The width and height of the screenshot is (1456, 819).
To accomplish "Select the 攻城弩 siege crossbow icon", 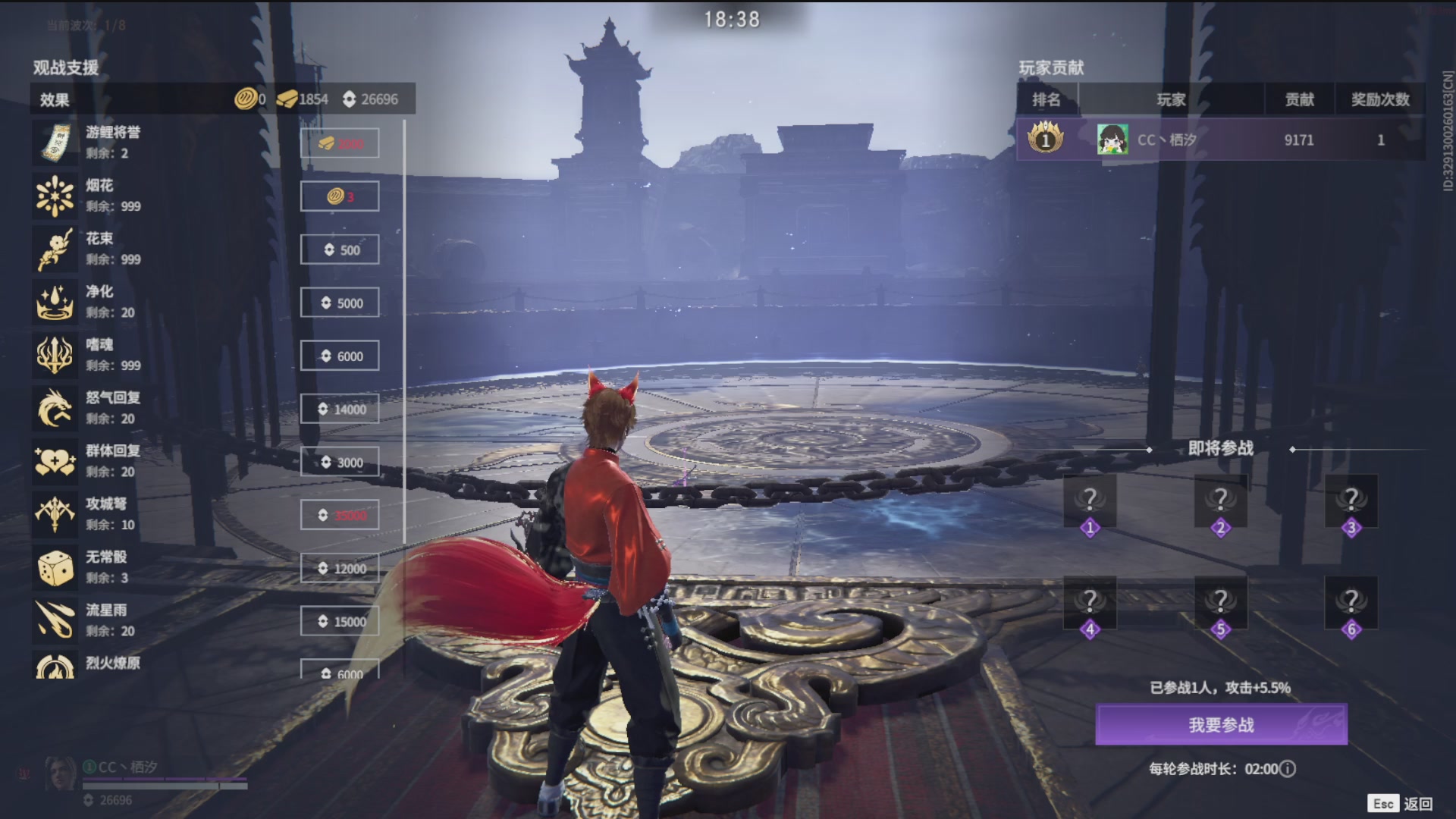I will tap(55, 514).
